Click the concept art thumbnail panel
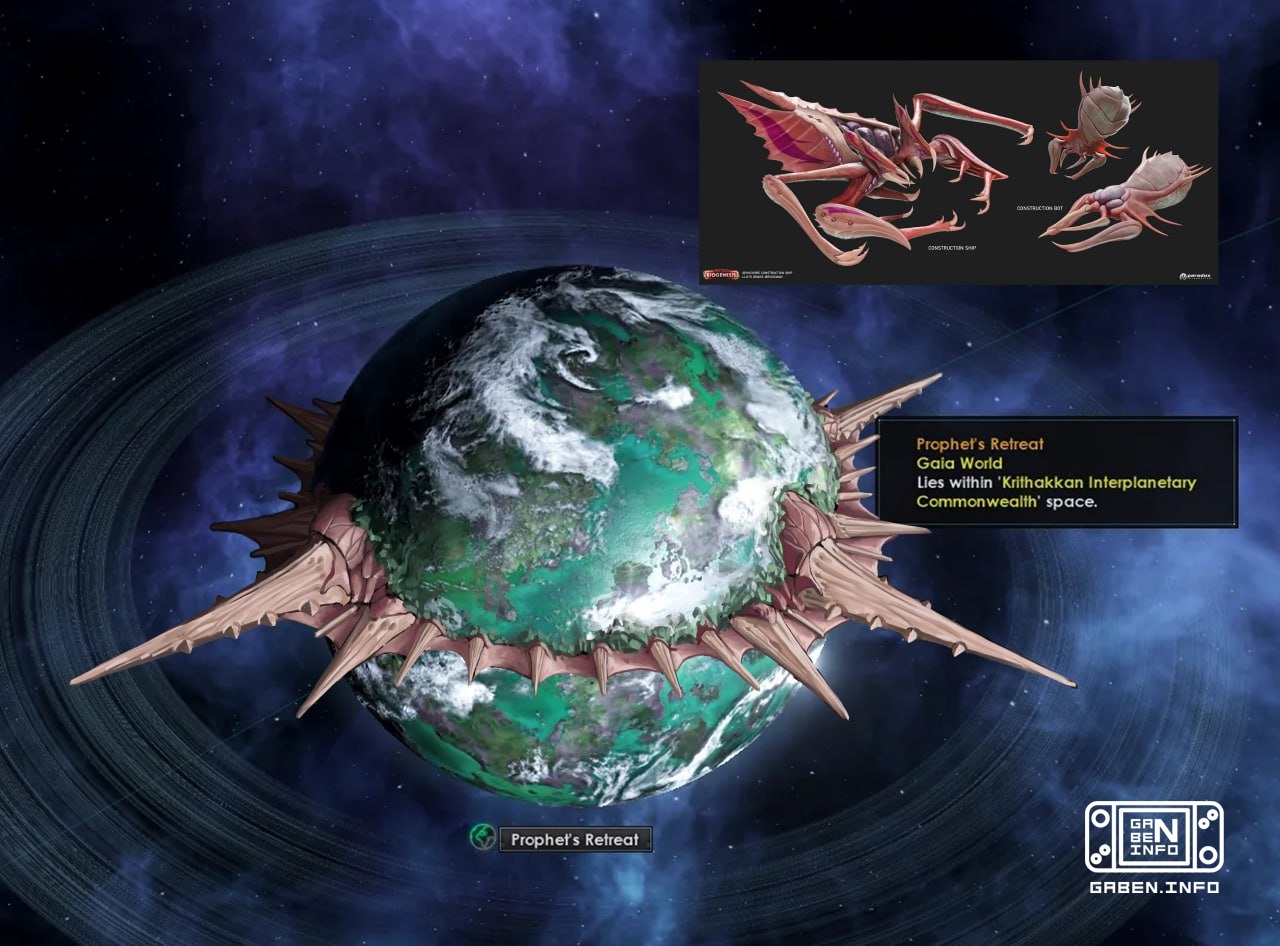The height and width of the screenshot is (946, 1280). 959,170
